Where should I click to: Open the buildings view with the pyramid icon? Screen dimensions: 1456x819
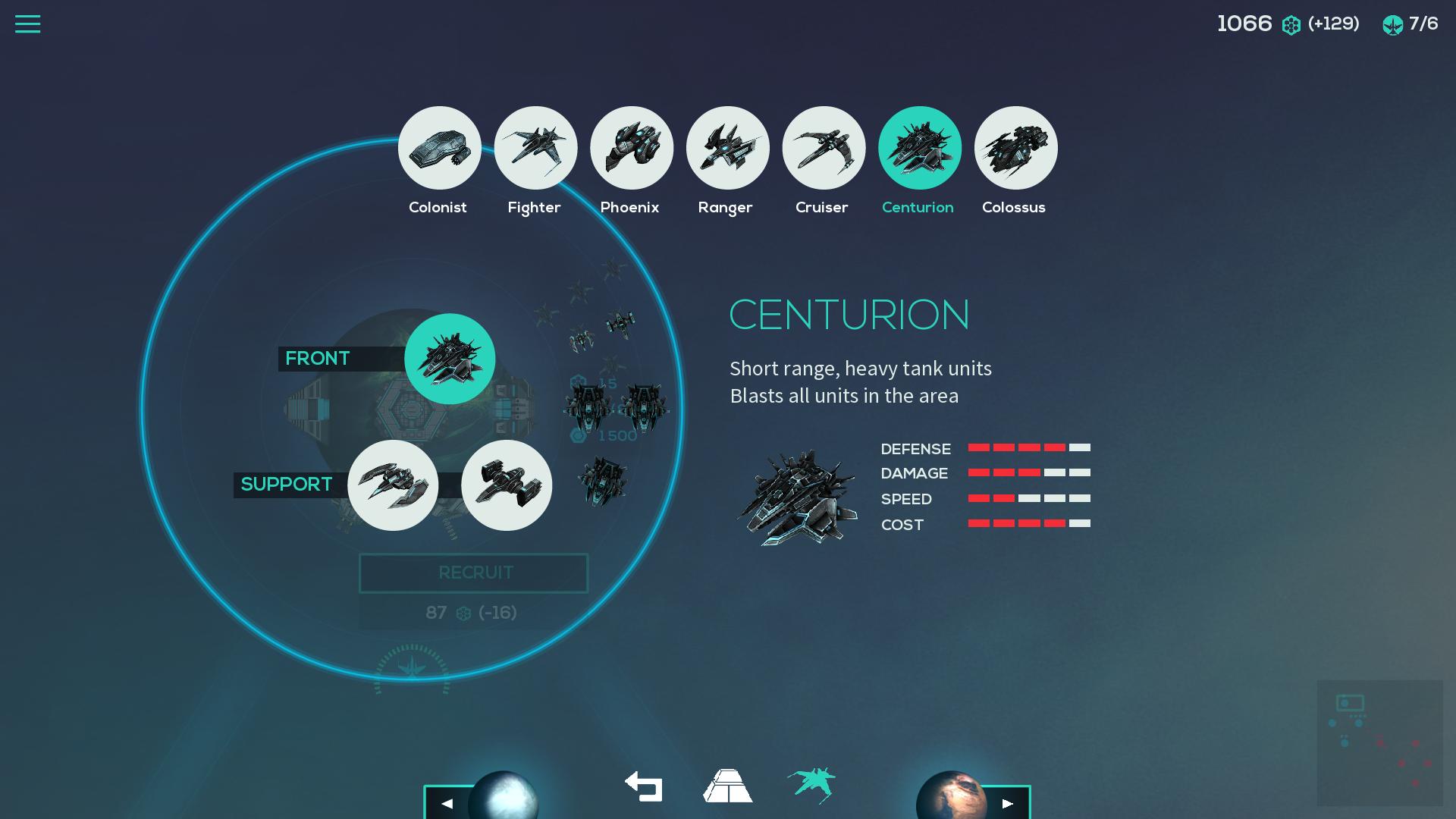click(x=726, y=787)
